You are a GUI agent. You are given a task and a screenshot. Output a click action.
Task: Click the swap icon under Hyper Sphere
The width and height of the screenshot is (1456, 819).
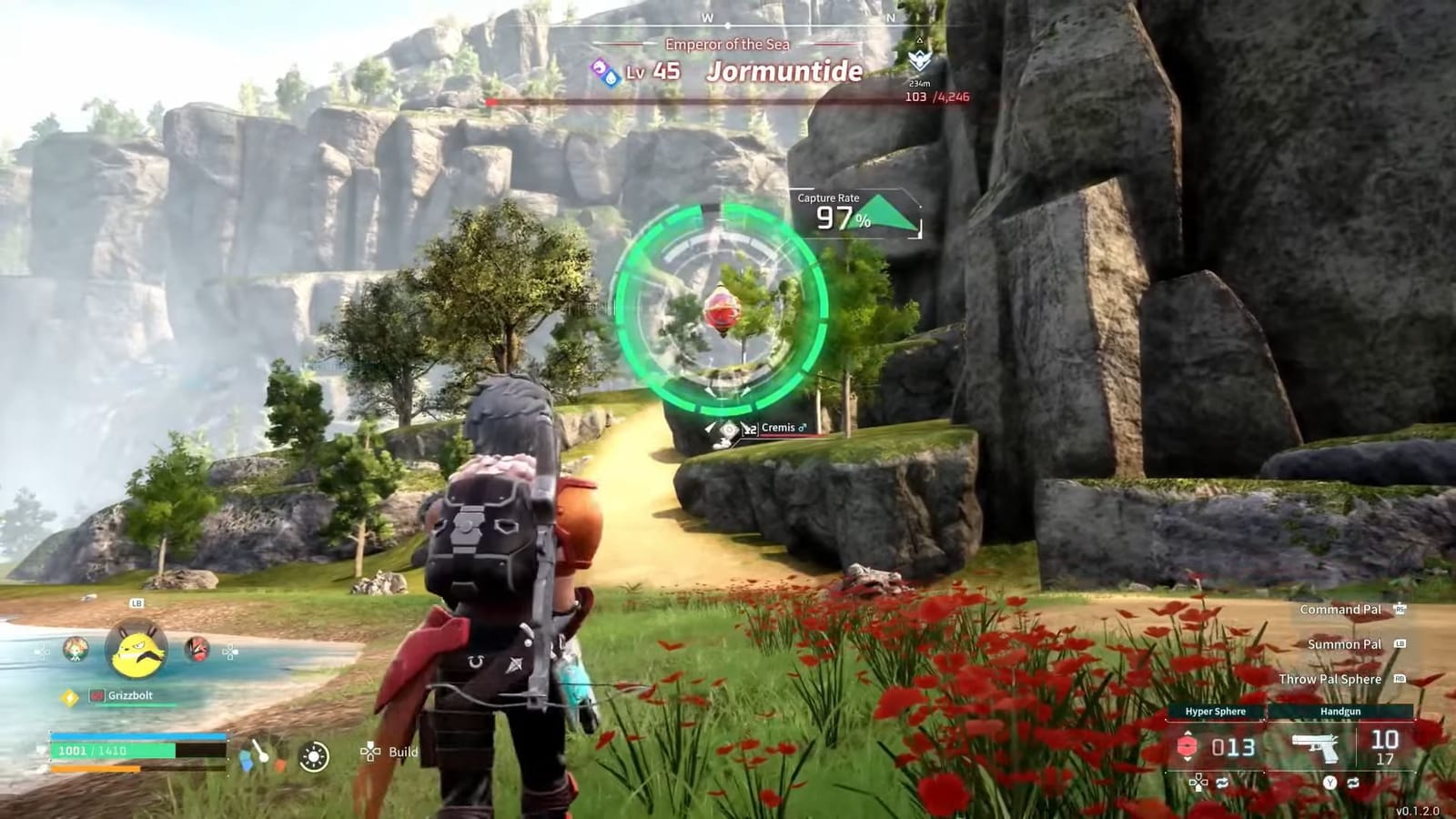pyautogui.click(x=1220, y=782)
